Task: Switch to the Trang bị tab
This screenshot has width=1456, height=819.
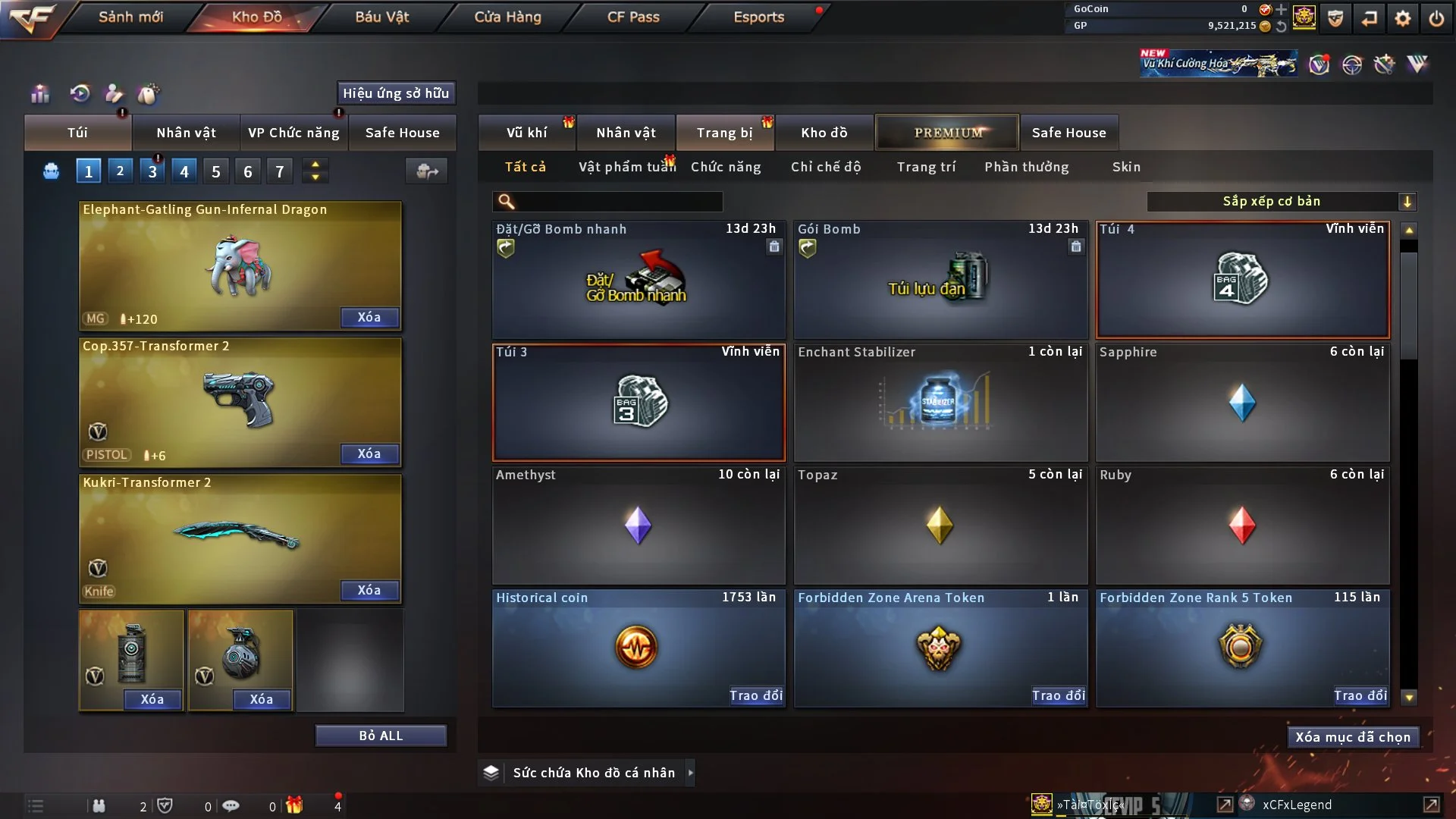Action: pyautogui.click(x=724, y=133)
